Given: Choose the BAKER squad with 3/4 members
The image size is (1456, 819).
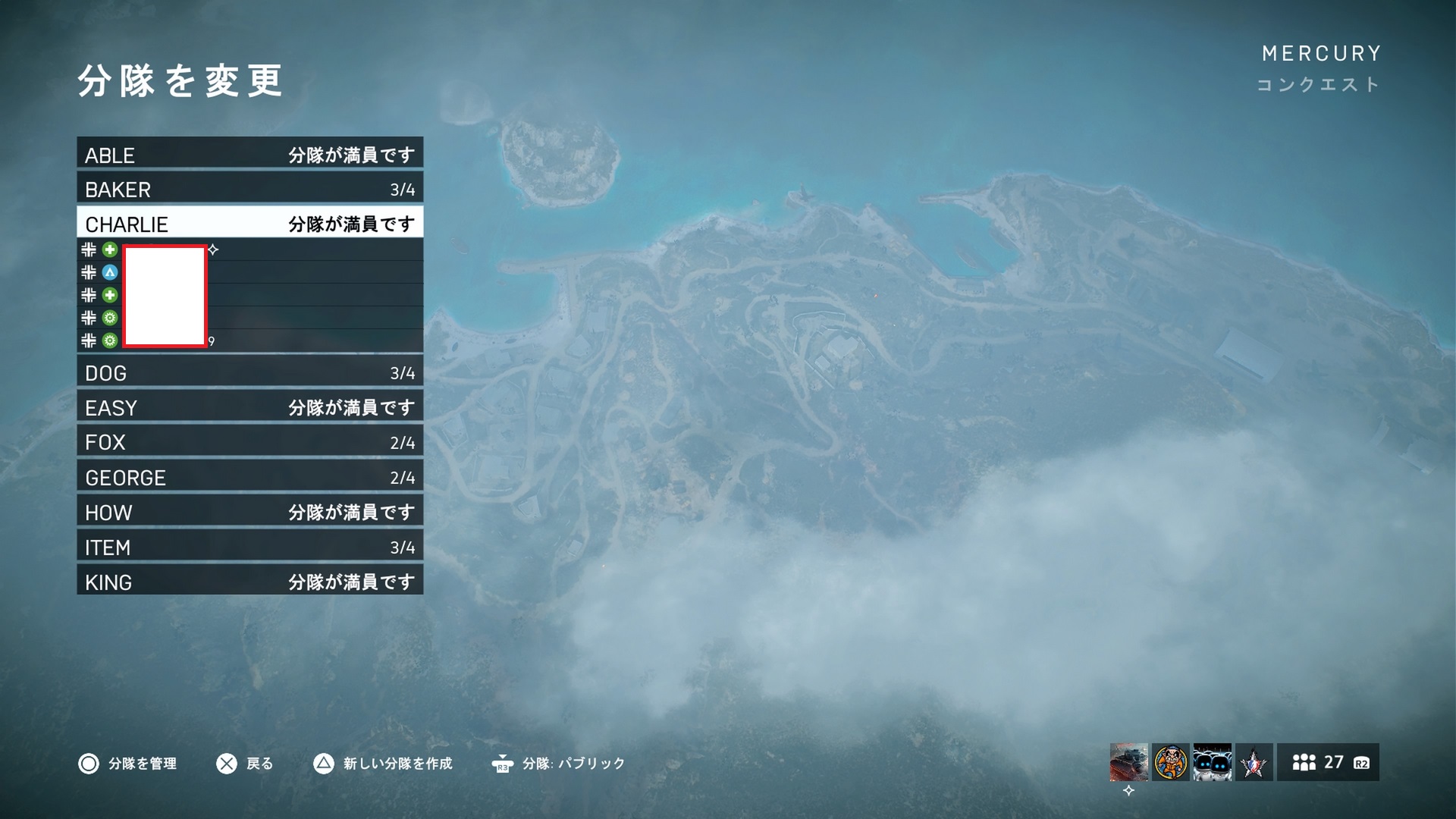Looking at the screenshot, I should pos(249,189).
